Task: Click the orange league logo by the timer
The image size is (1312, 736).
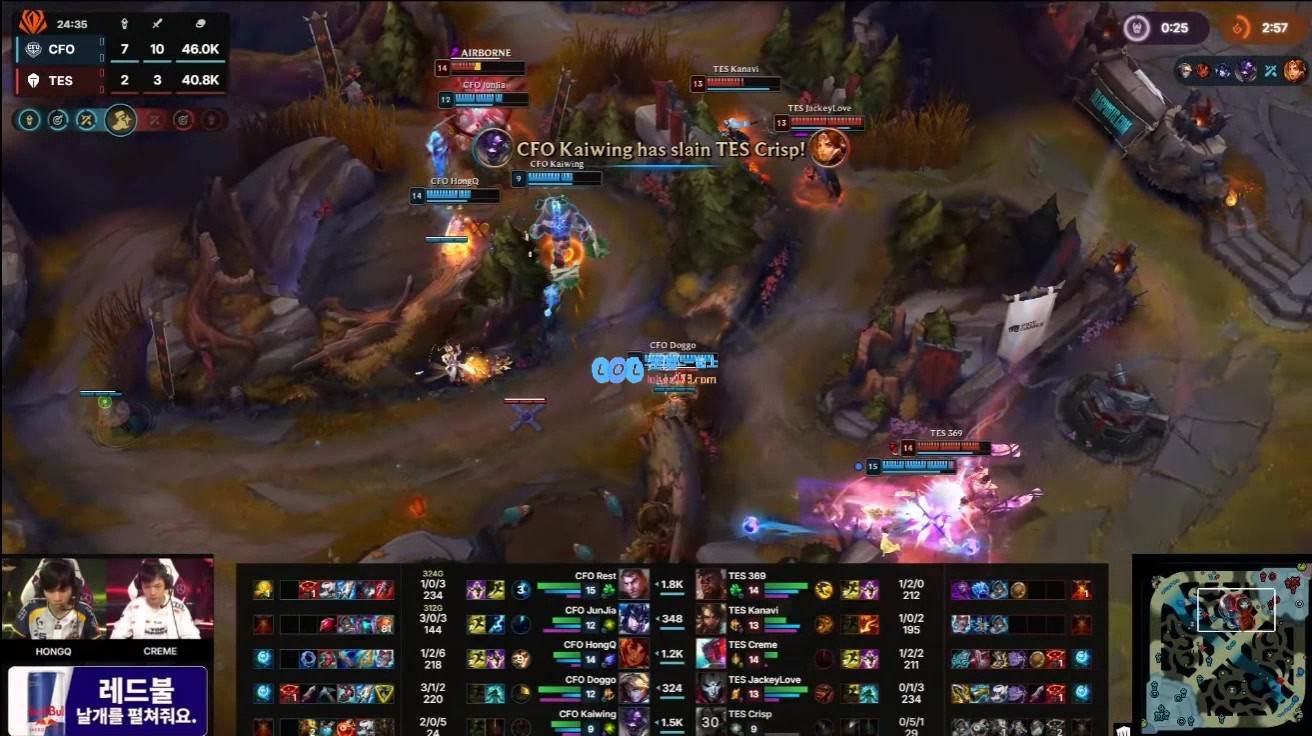Action: [33, 21]
